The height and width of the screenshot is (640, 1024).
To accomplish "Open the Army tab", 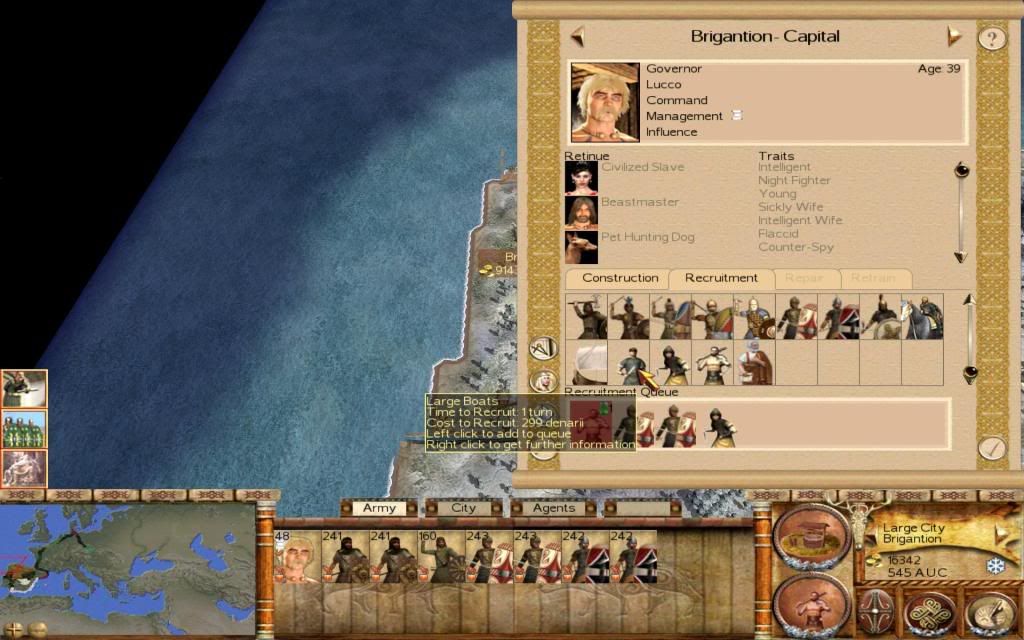I will 379,508.
